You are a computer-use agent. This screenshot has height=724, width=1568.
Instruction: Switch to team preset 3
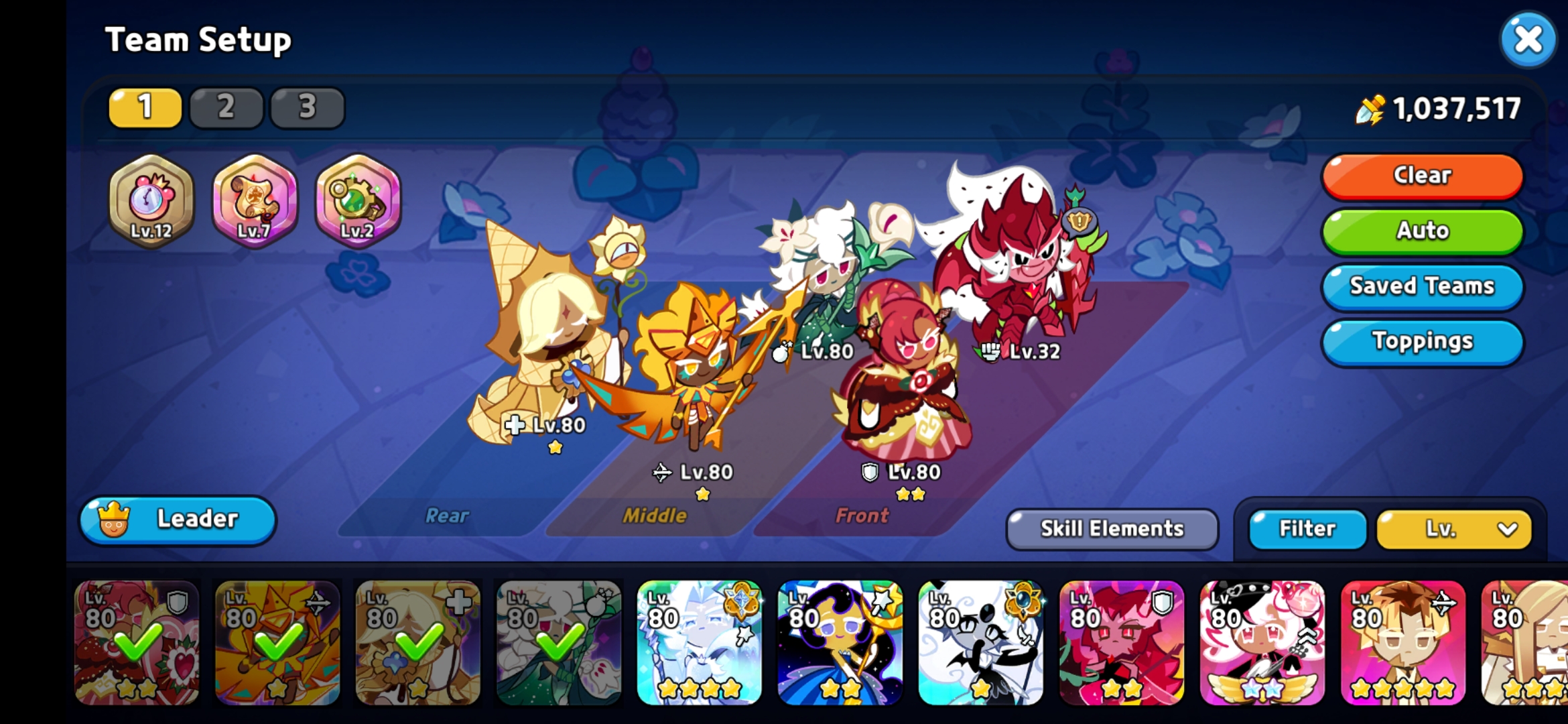click(307, 106)
